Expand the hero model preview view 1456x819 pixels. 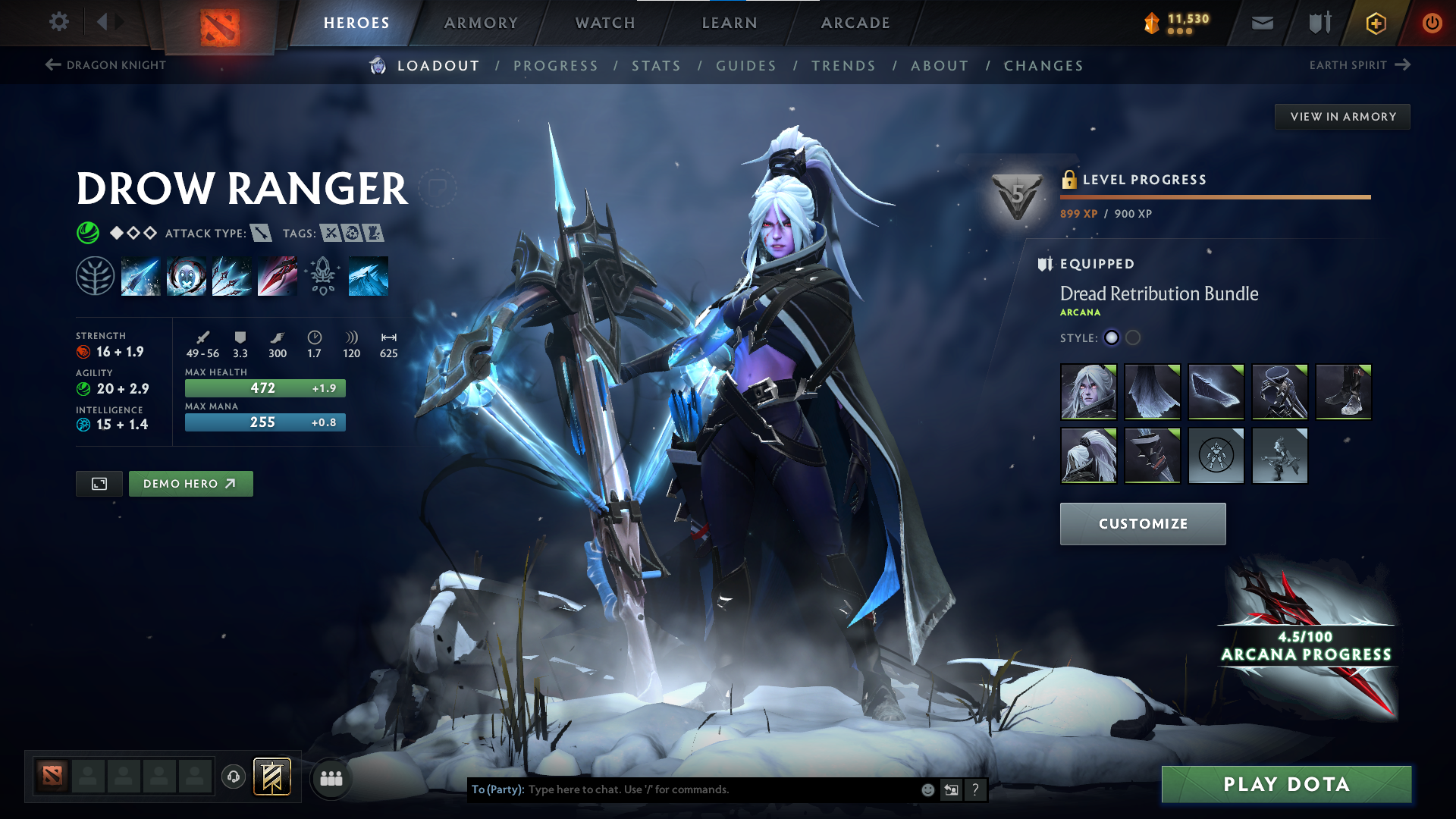pos(99,483)
